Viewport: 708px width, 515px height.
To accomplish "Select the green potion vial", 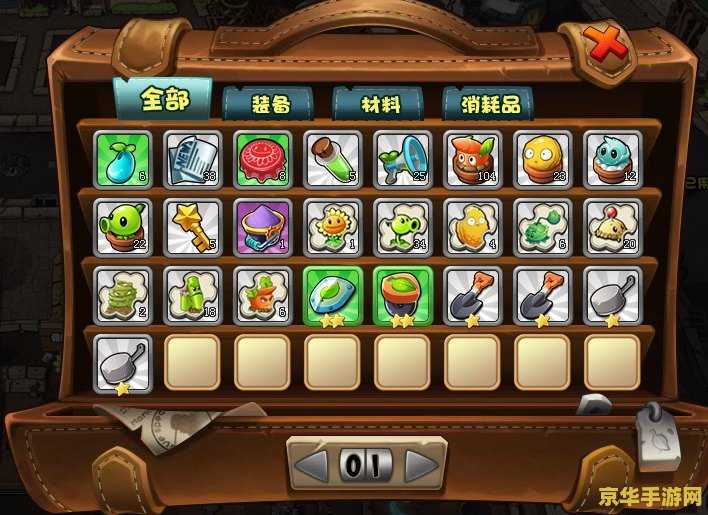I will [x=333, y=159].
